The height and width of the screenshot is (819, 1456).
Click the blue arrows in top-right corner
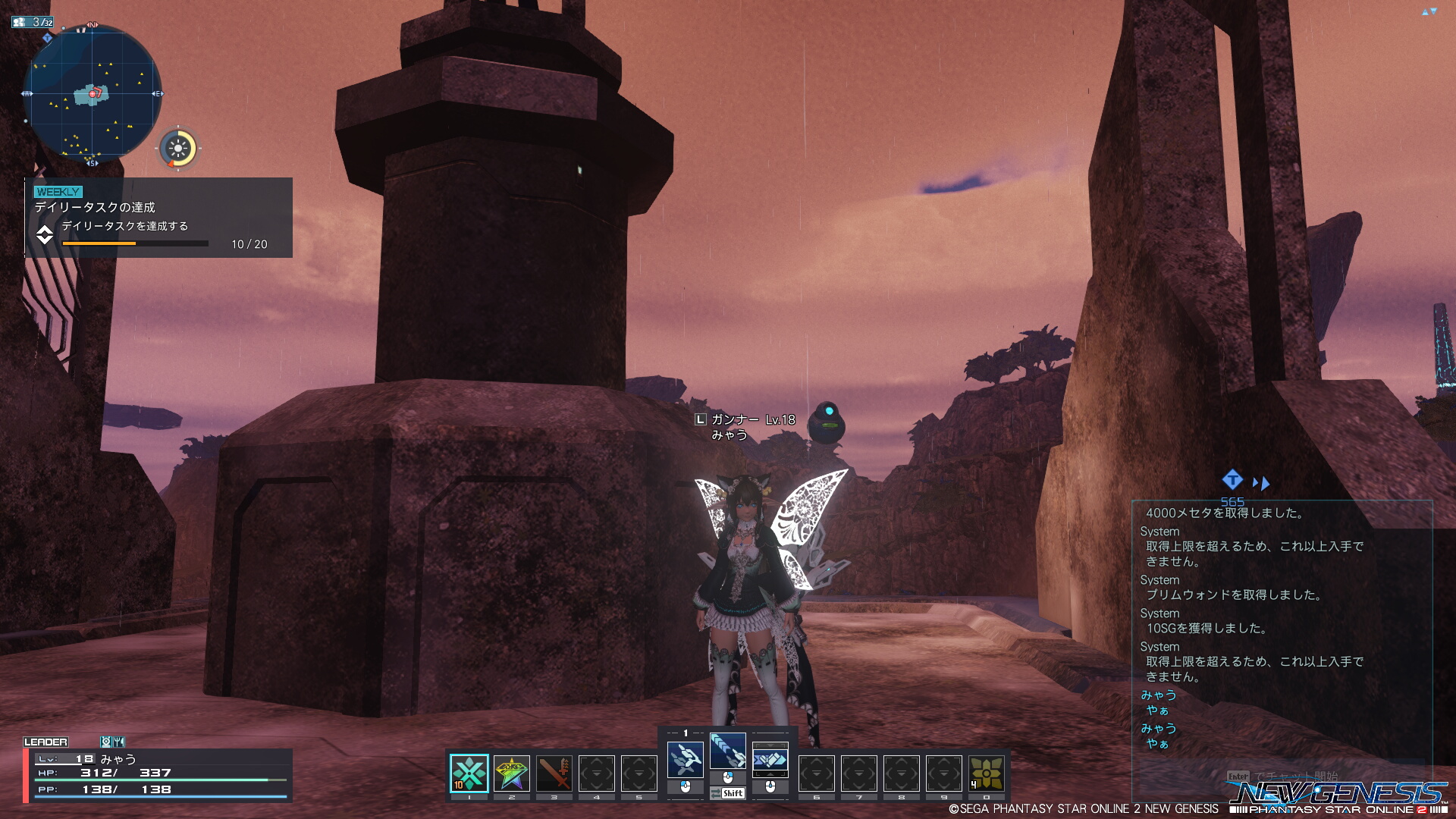tap(1429, 11)
